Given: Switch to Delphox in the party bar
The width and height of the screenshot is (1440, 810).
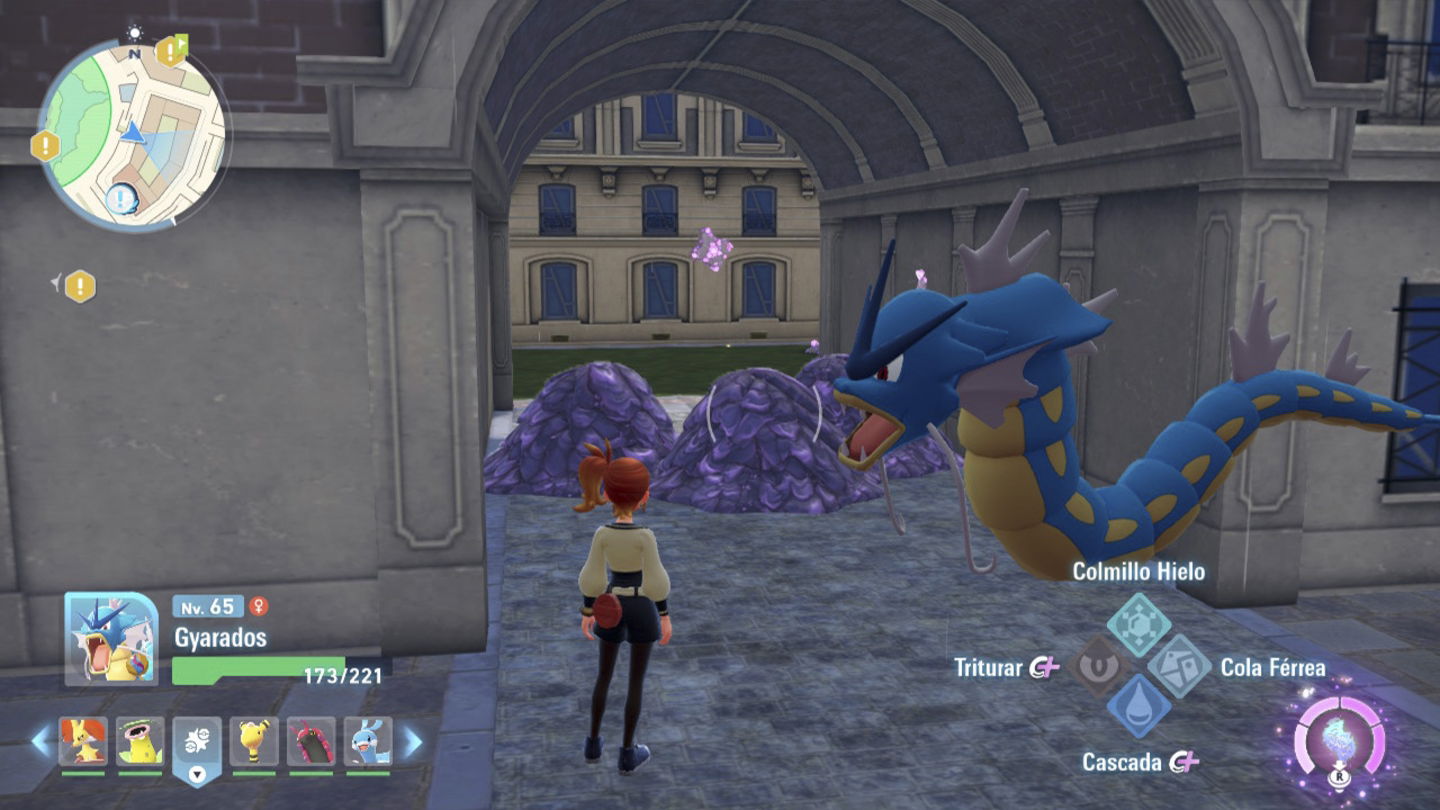Looking at the screenshot, I should [83, 742].
